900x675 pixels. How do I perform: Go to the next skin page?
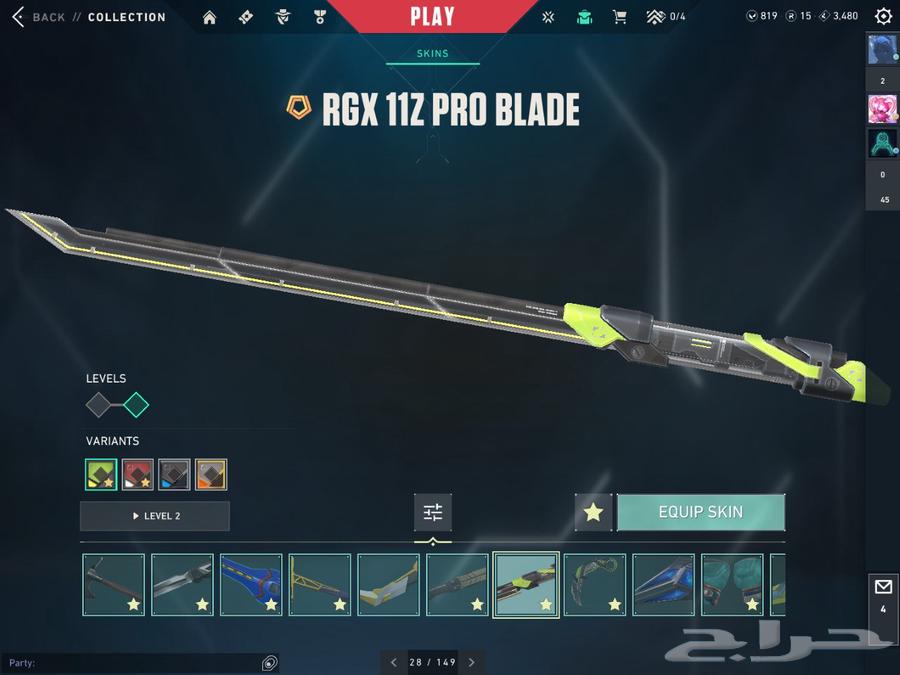[471, 662]
